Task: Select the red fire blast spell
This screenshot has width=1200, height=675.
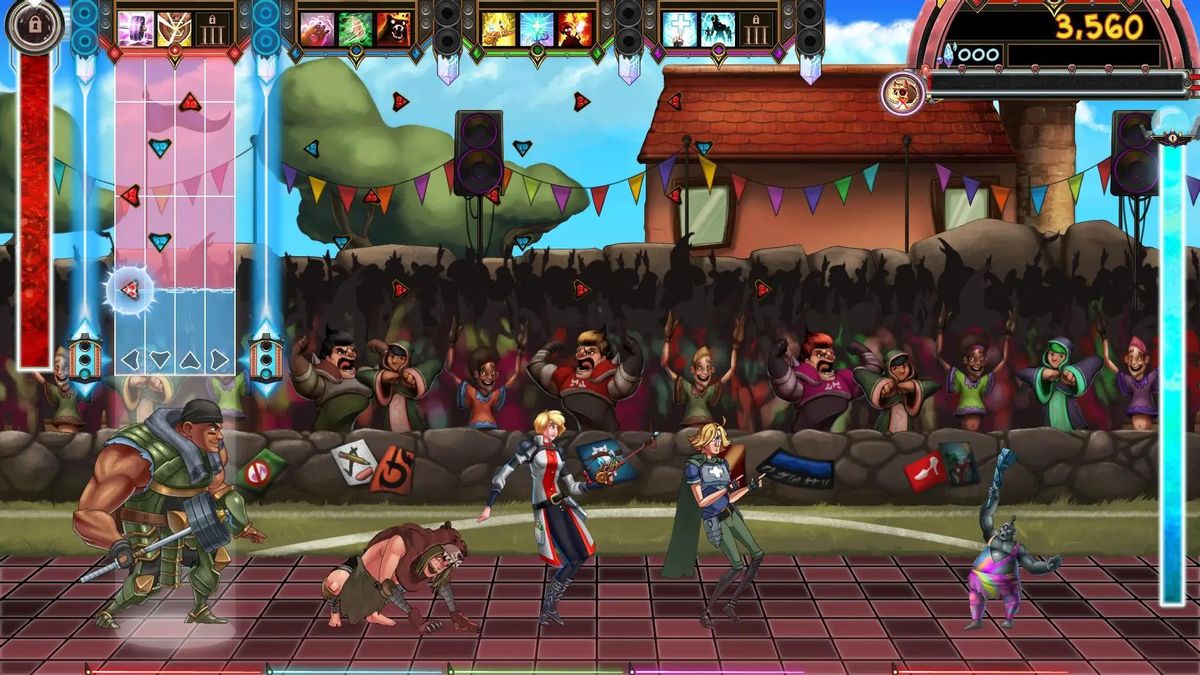Action: coord(574,29)
